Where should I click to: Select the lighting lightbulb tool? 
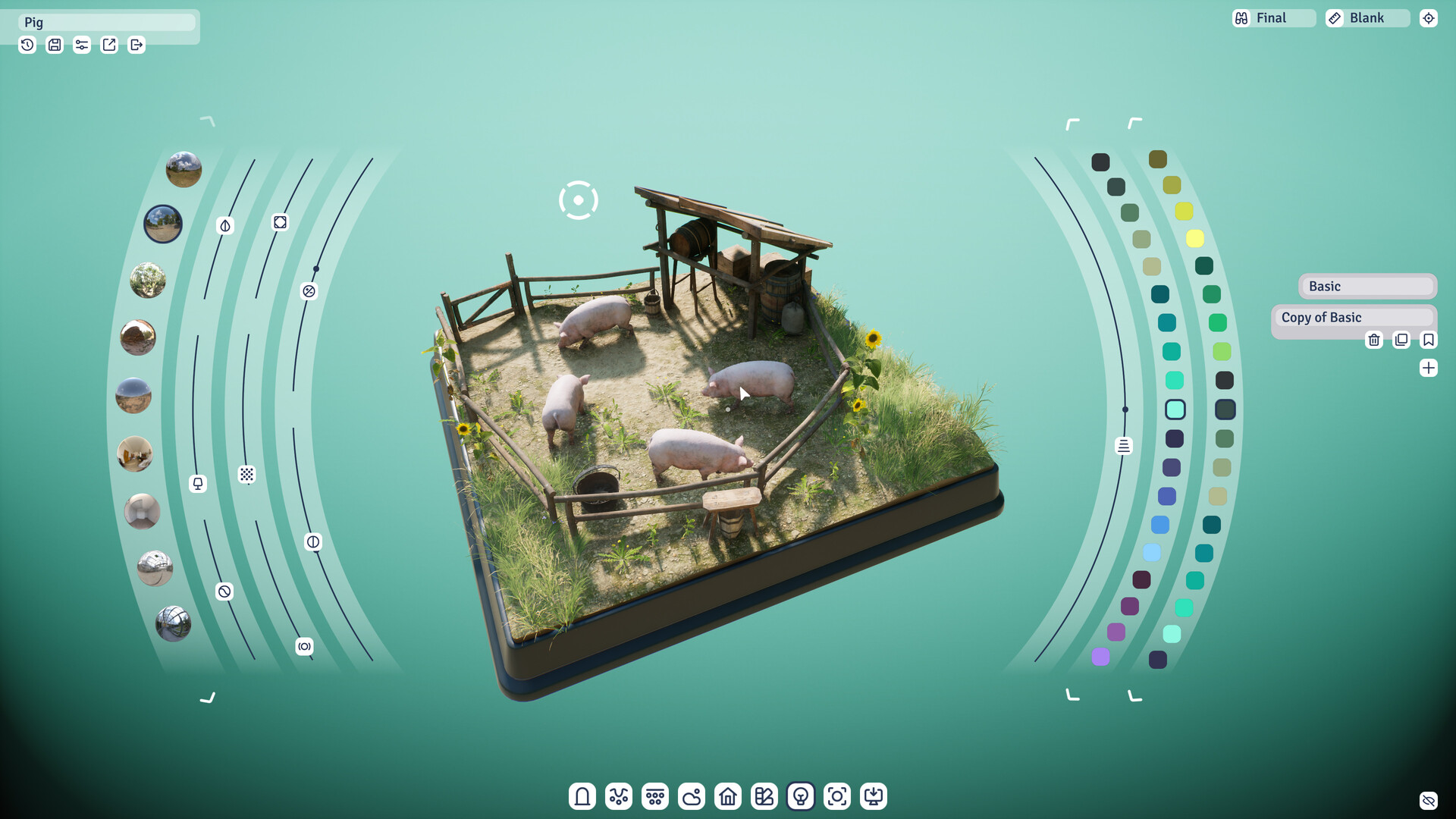tap(800, 796)
